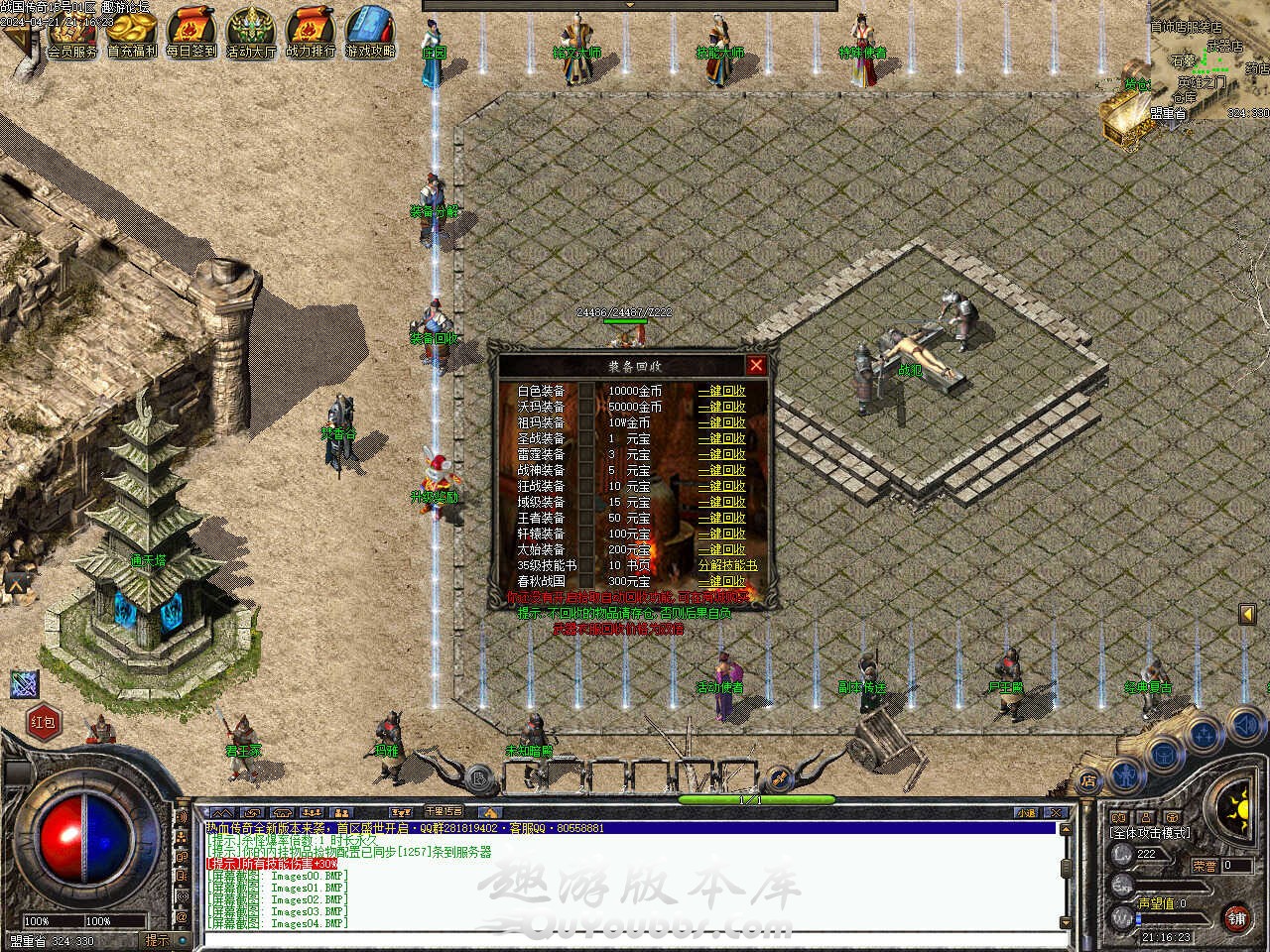Recycle 王者装备 for 50 元宝

point(721,519)
